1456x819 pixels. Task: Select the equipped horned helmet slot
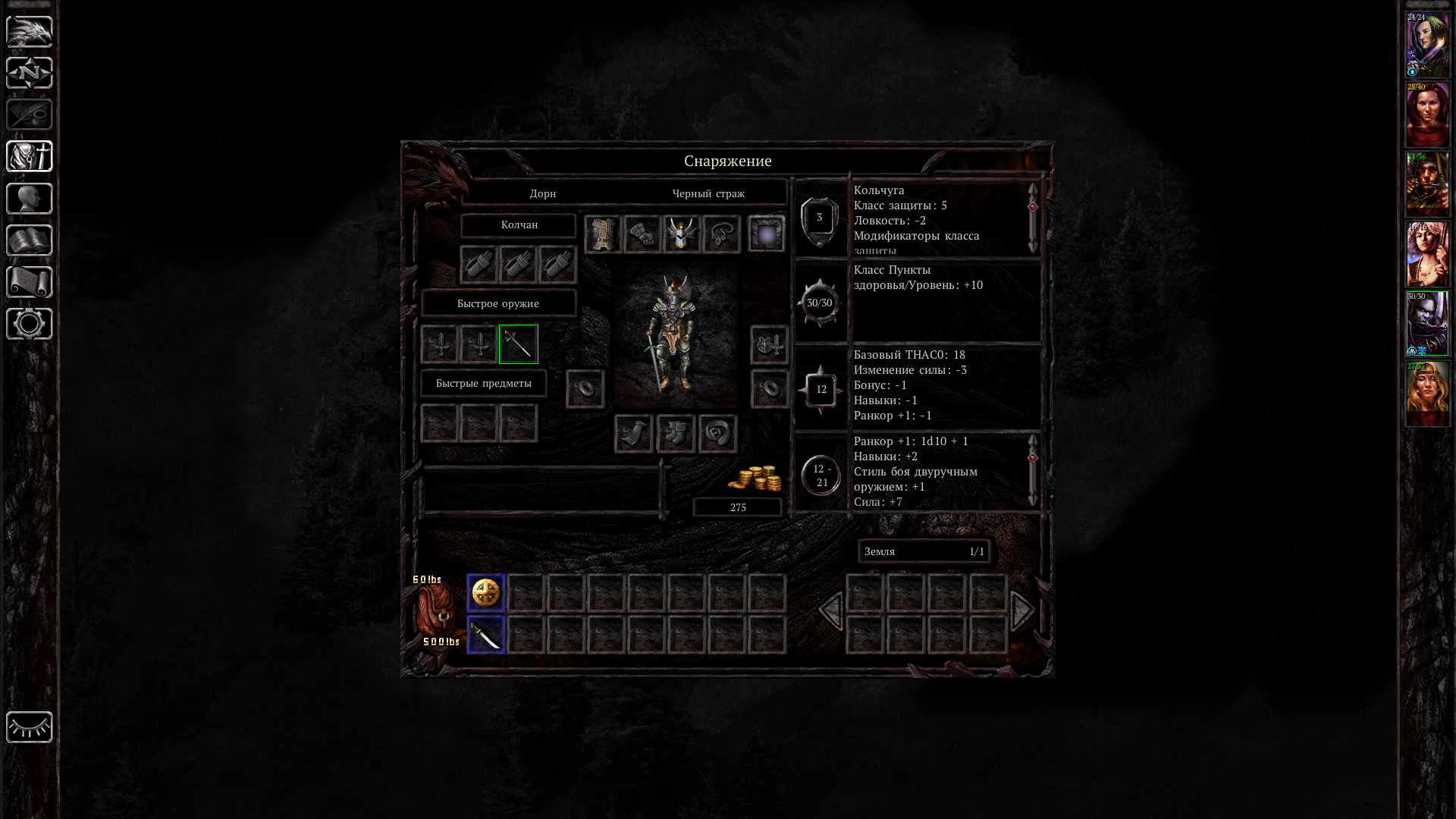(x=682, y=234)
